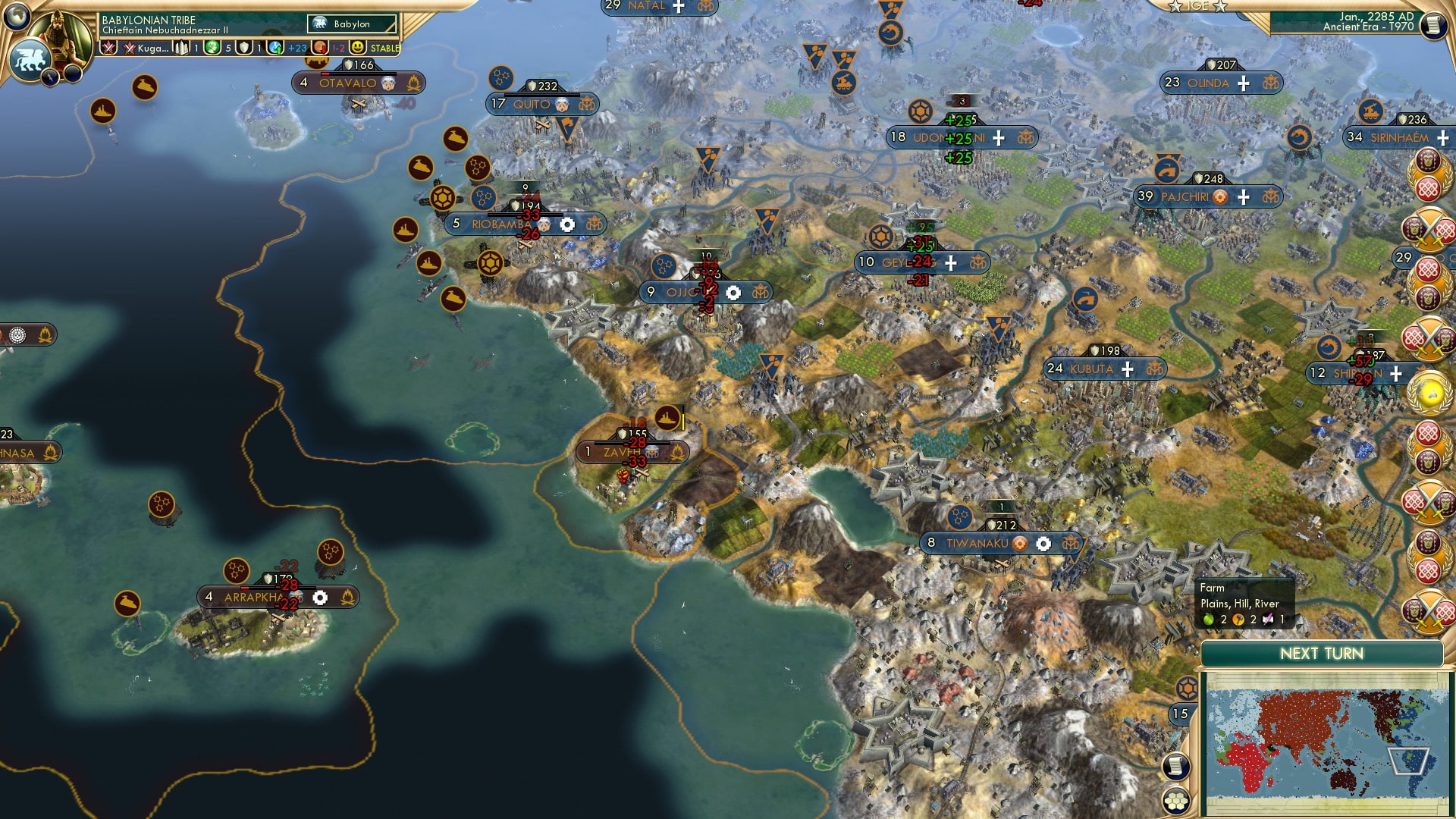
Task: Click the campfire icon on Zaveh's city banner
Action: [678, 453]
